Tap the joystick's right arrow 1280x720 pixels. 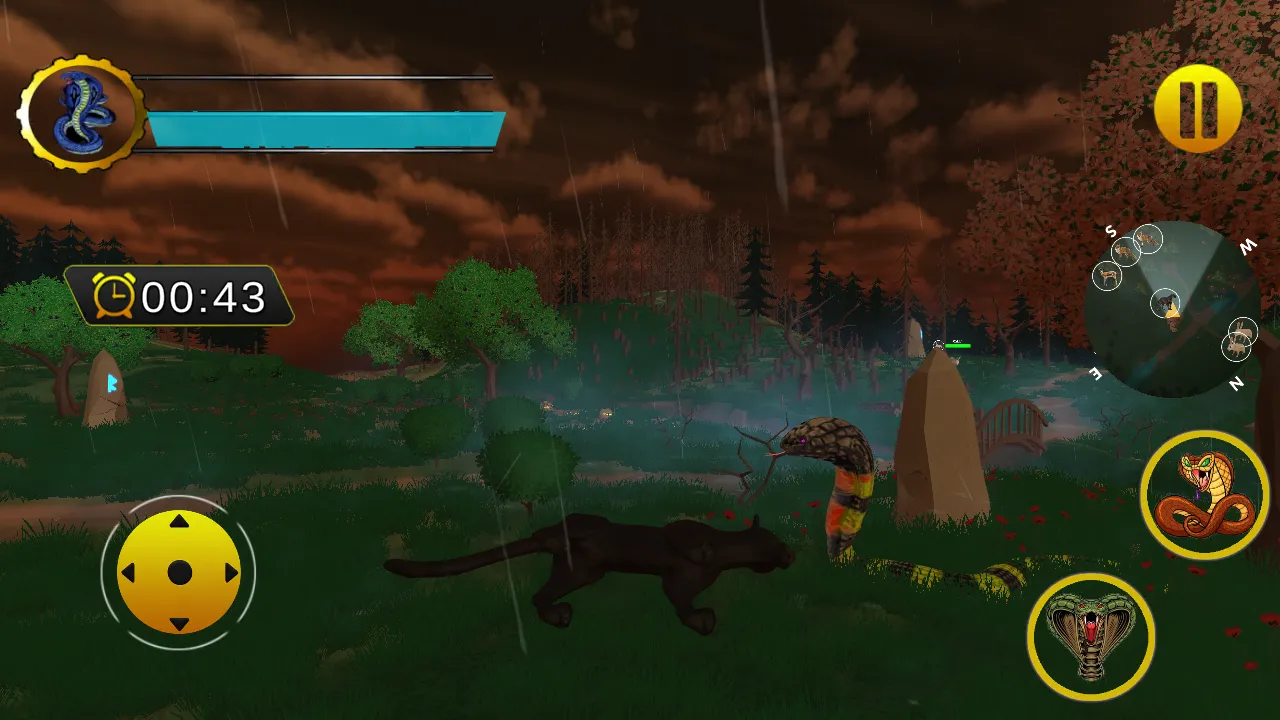(x=232, y=573)
